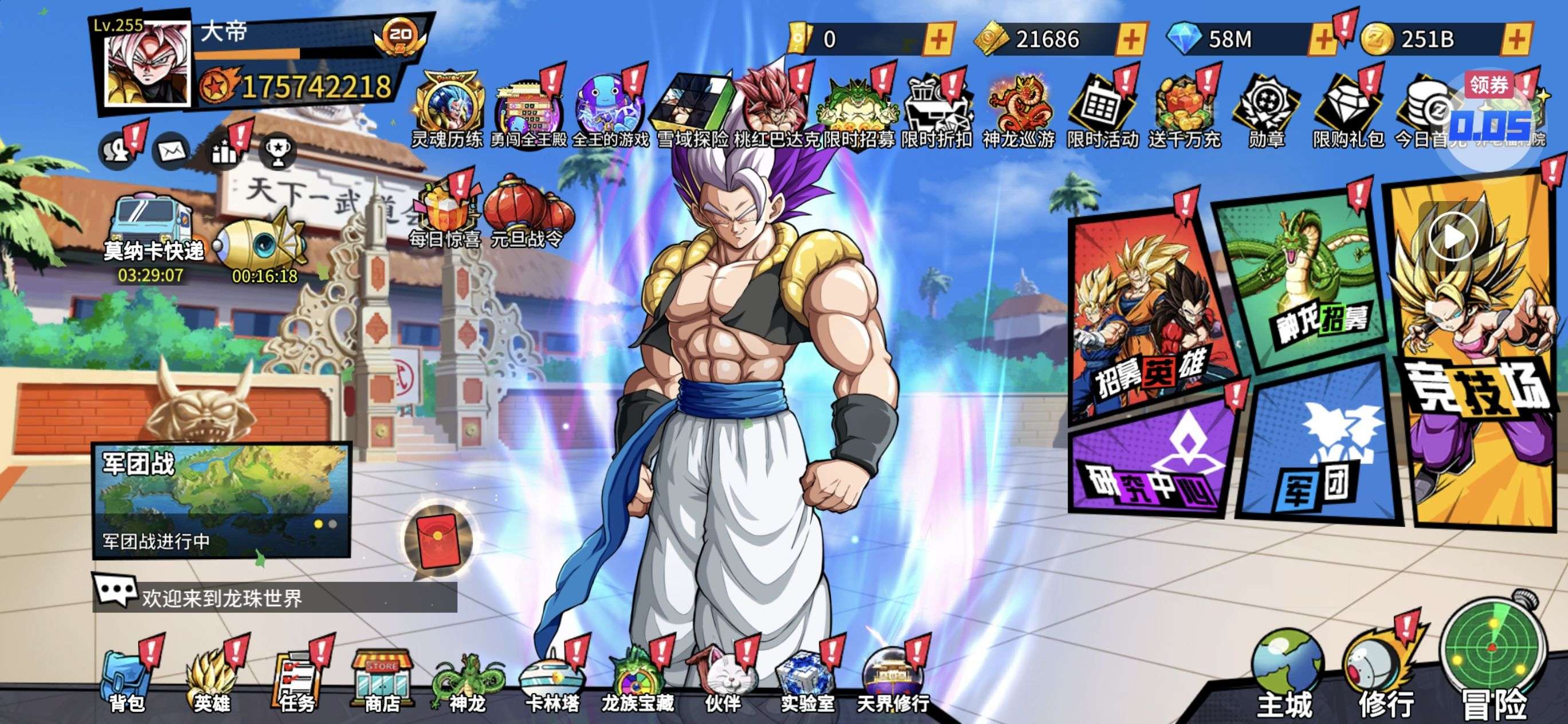The image size is (1568, 724).
Task: Open the 神龙招募 dragon recruitment panel
Action: (1303, 280)
